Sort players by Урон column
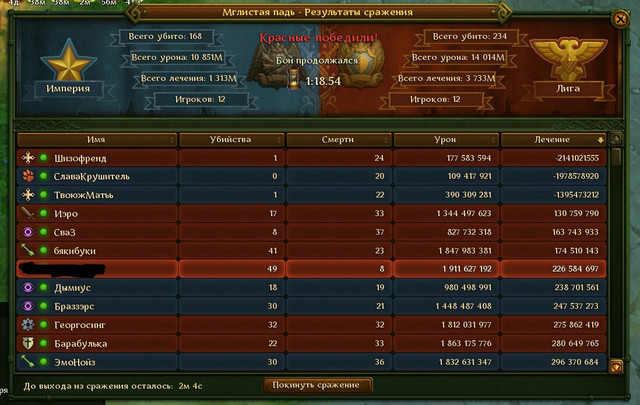Image resolution: width=640 pixels, height=405 pixels. [445, 139]
